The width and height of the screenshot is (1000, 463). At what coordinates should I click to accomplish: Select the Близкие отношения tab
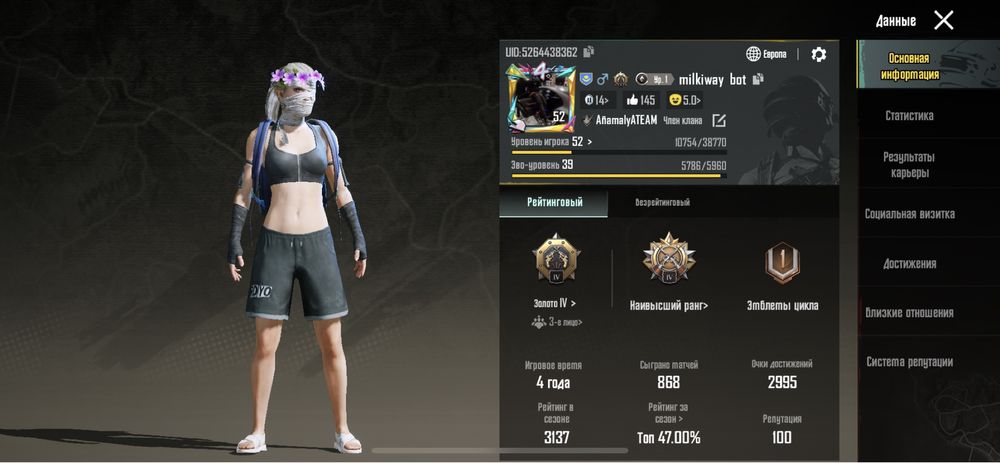click(x=909, y=313)
